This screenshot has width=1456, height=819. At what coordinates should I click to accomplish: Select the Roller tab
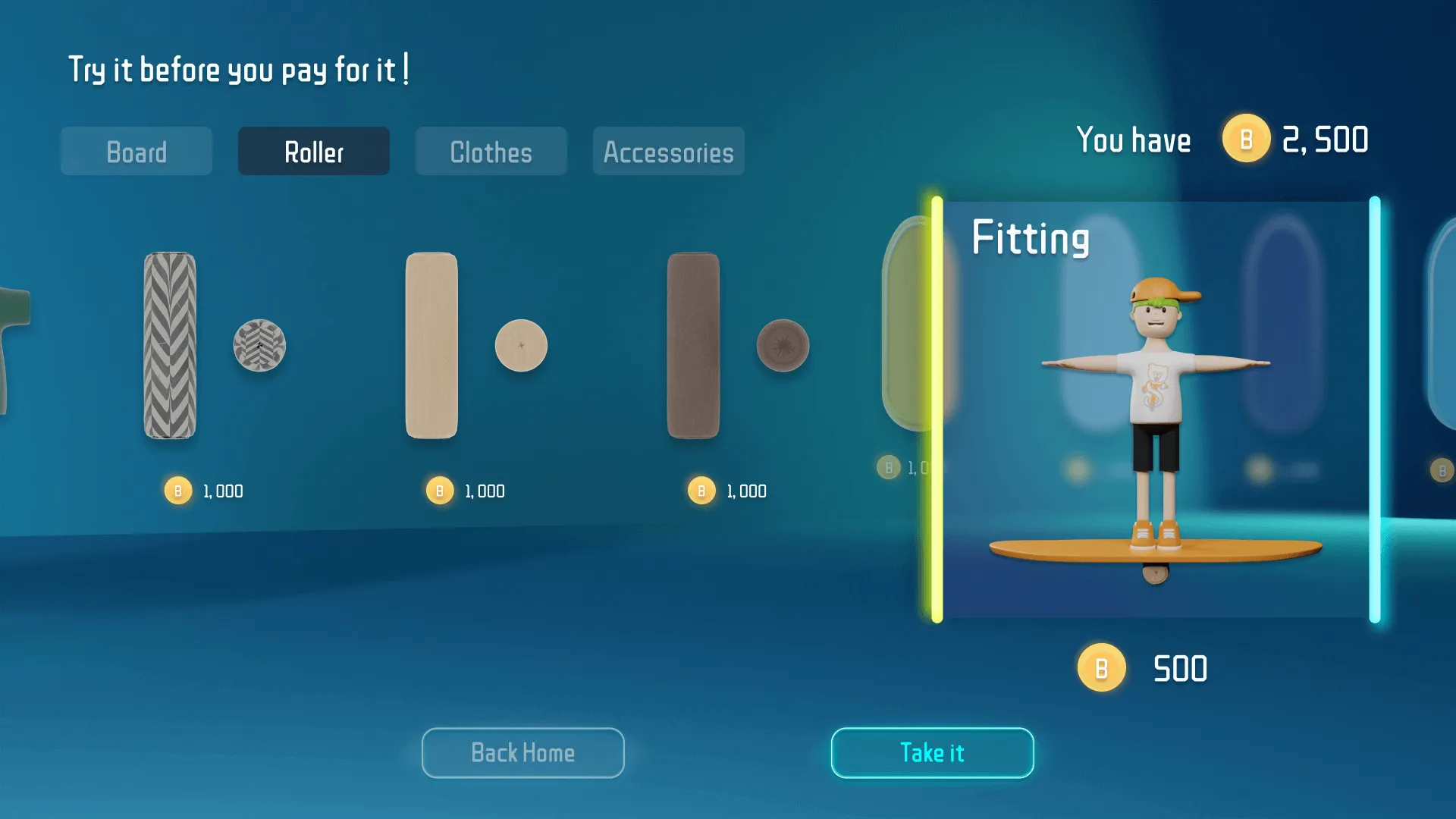pos(314,152)
